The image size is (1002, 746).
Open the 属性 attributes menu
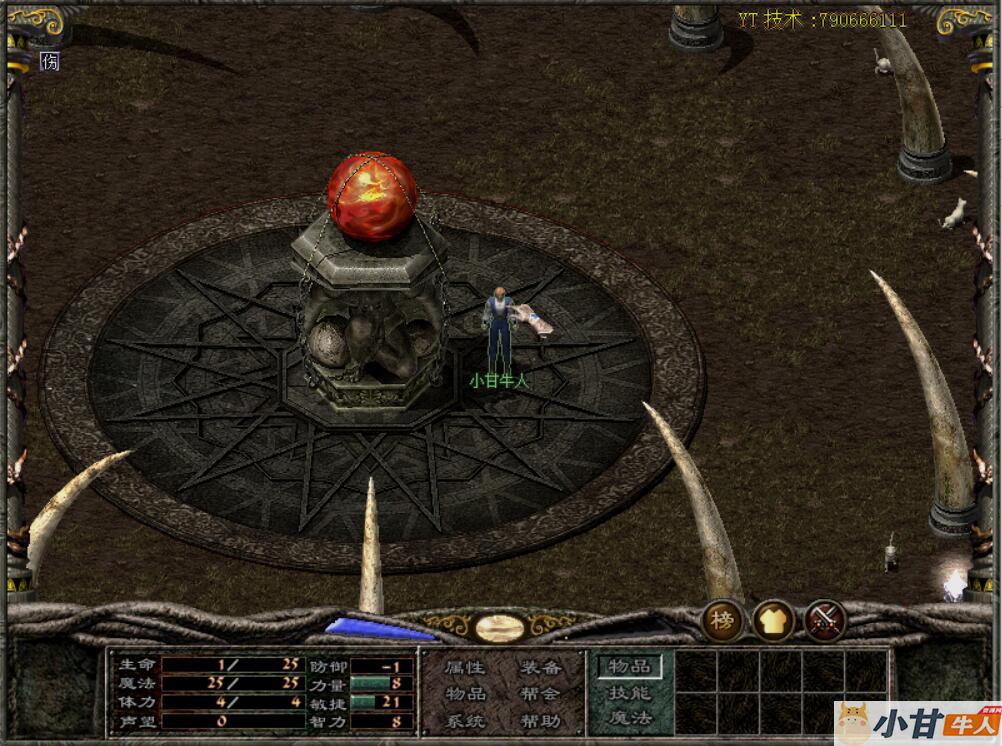pos(464,668)
